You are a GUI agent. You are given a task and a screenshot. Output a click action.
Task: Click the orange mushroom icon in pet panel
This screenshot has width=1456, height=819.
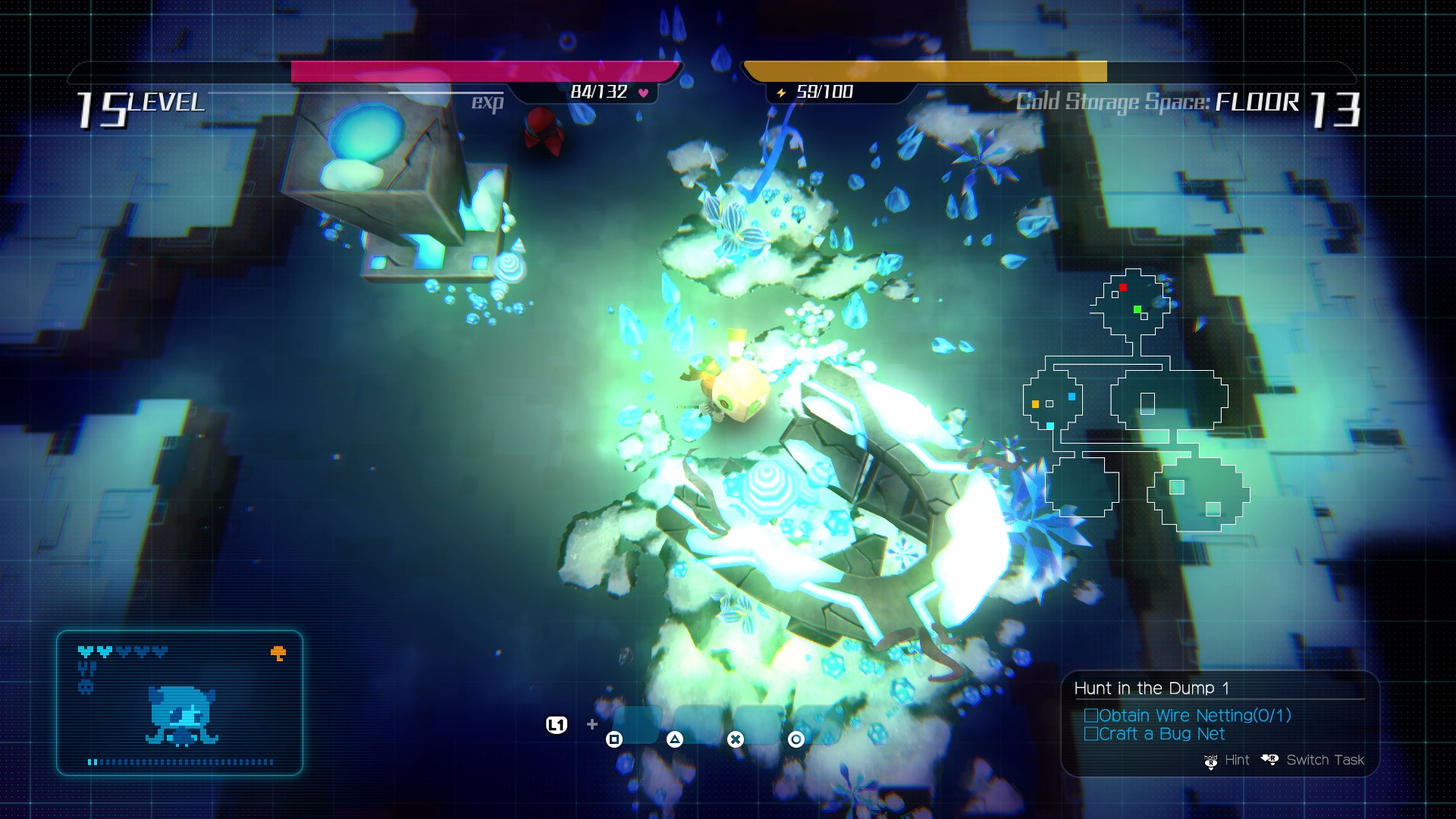[x=278, y=653]
